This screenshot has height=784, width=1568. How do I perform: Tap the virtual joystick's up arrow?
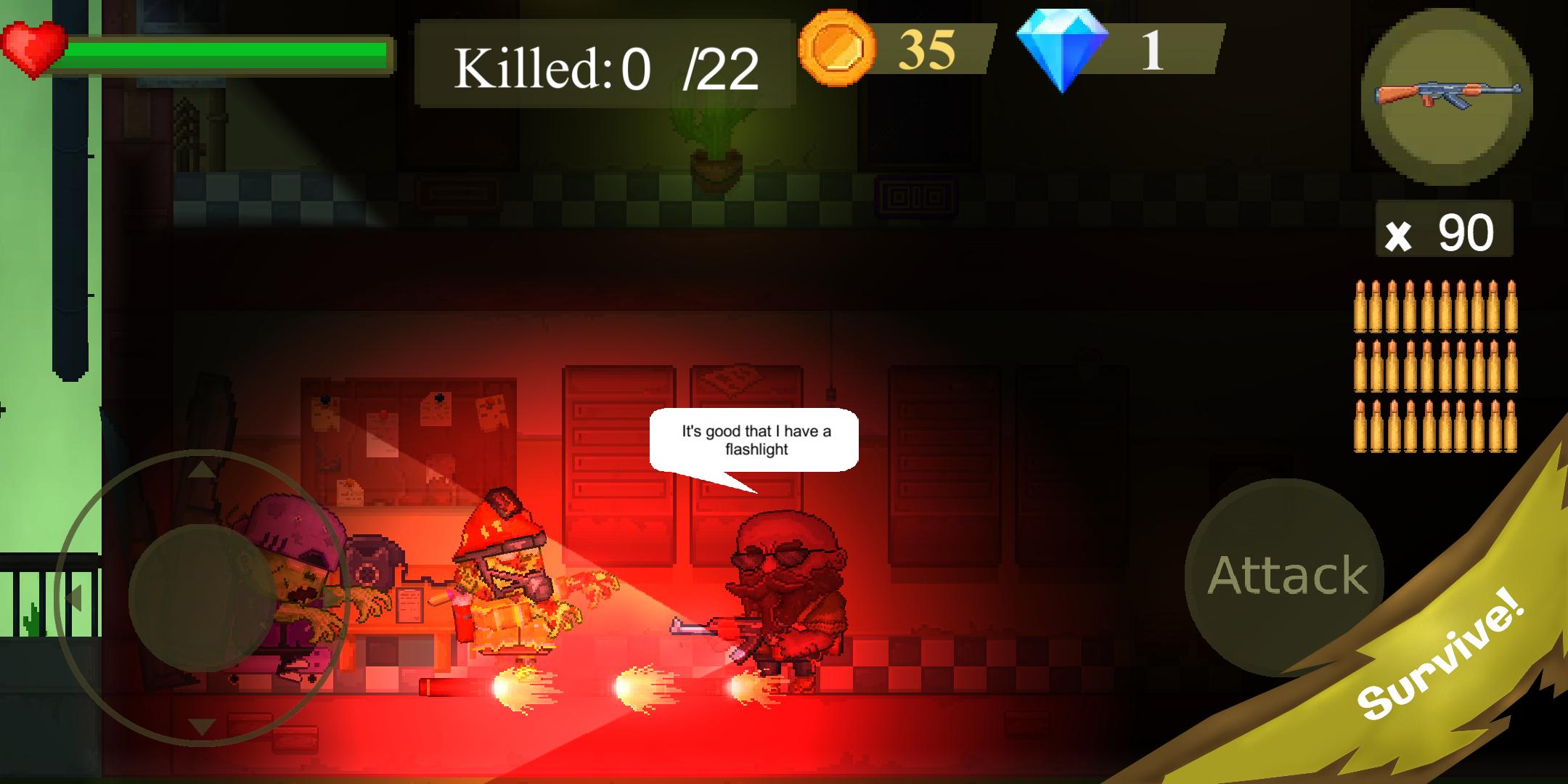point(202,470)
